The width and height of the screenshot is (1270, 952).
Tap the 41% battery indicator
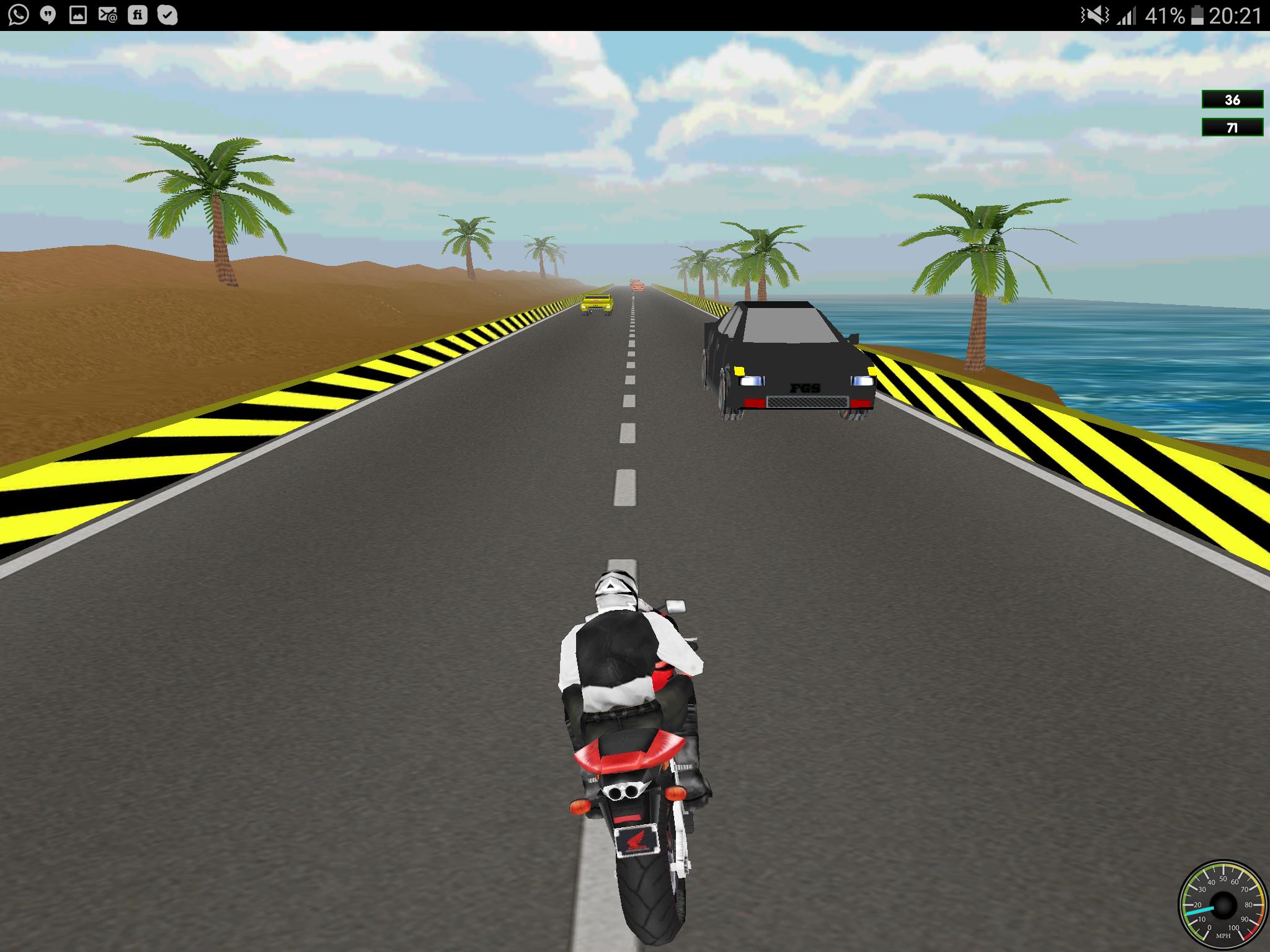pyautogui.click(x=1166, y=14)
